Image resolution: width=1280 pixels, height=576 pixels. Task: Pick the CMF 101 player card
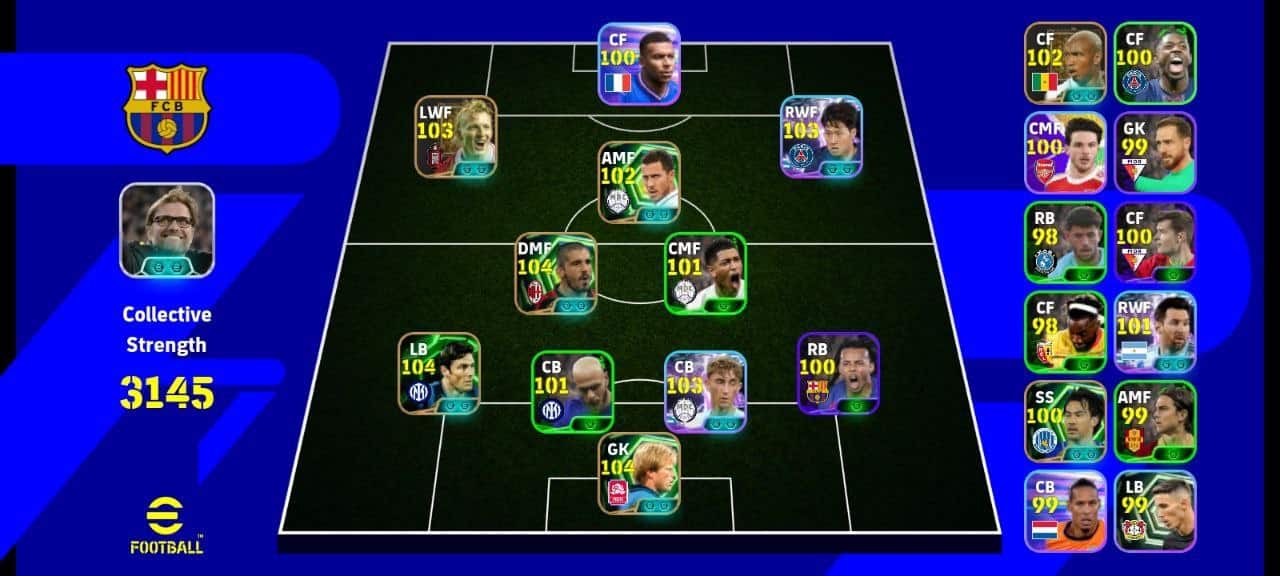[x=705, y=273]
